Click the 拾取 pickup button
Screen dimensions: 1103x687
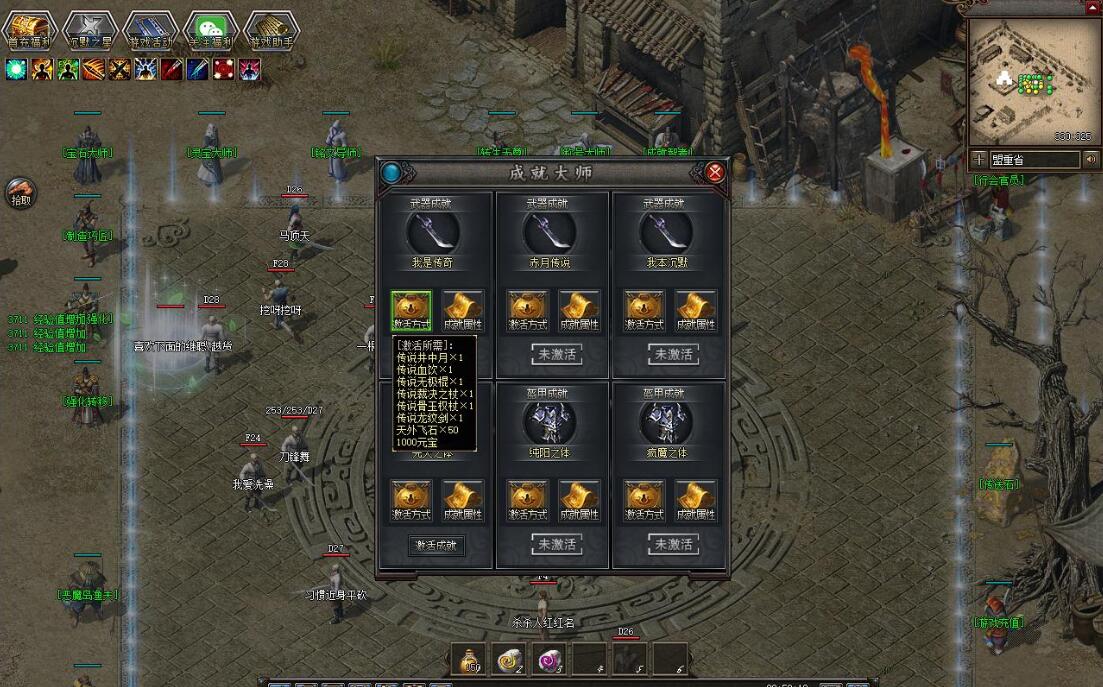[20, 192]
